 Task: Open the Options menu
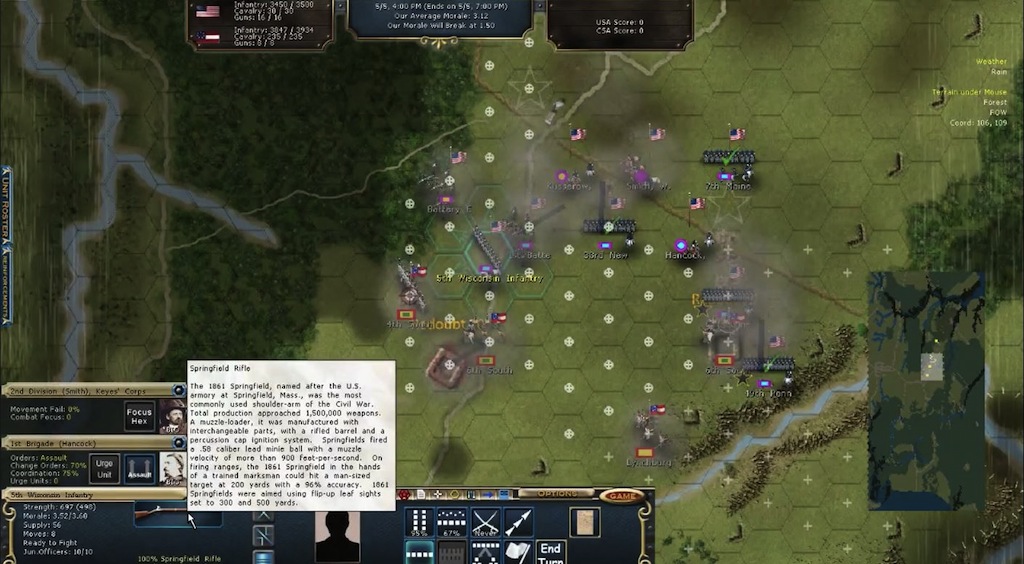(557, 494)
